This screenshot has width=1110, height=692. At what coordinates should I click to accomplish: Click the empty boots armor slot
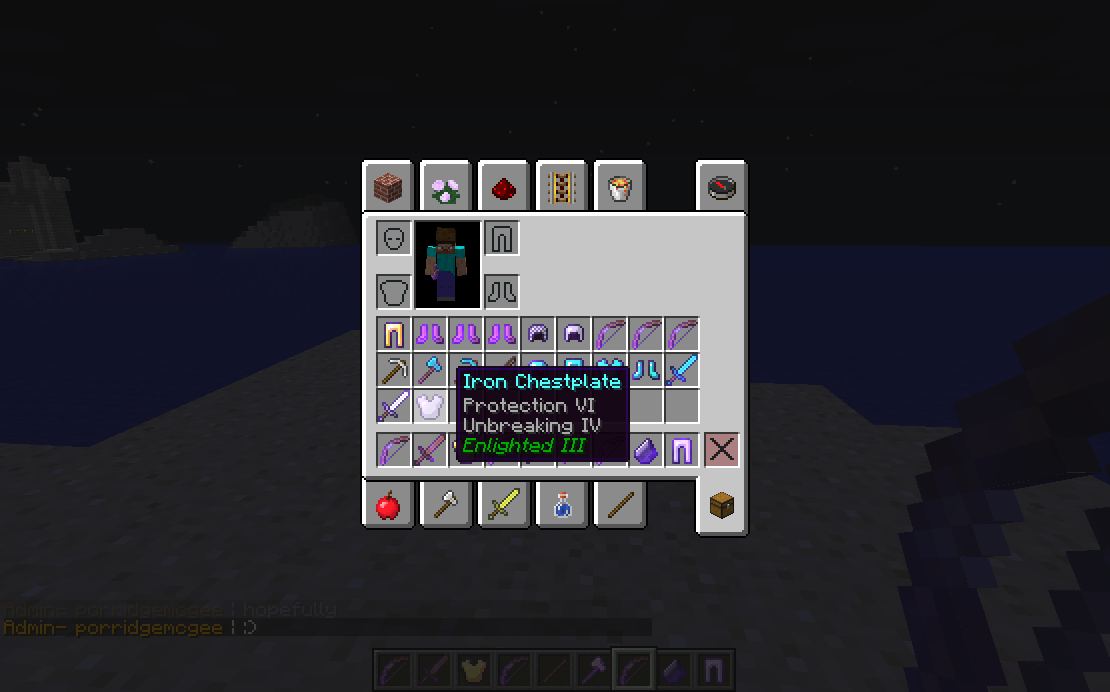[502, 292]
